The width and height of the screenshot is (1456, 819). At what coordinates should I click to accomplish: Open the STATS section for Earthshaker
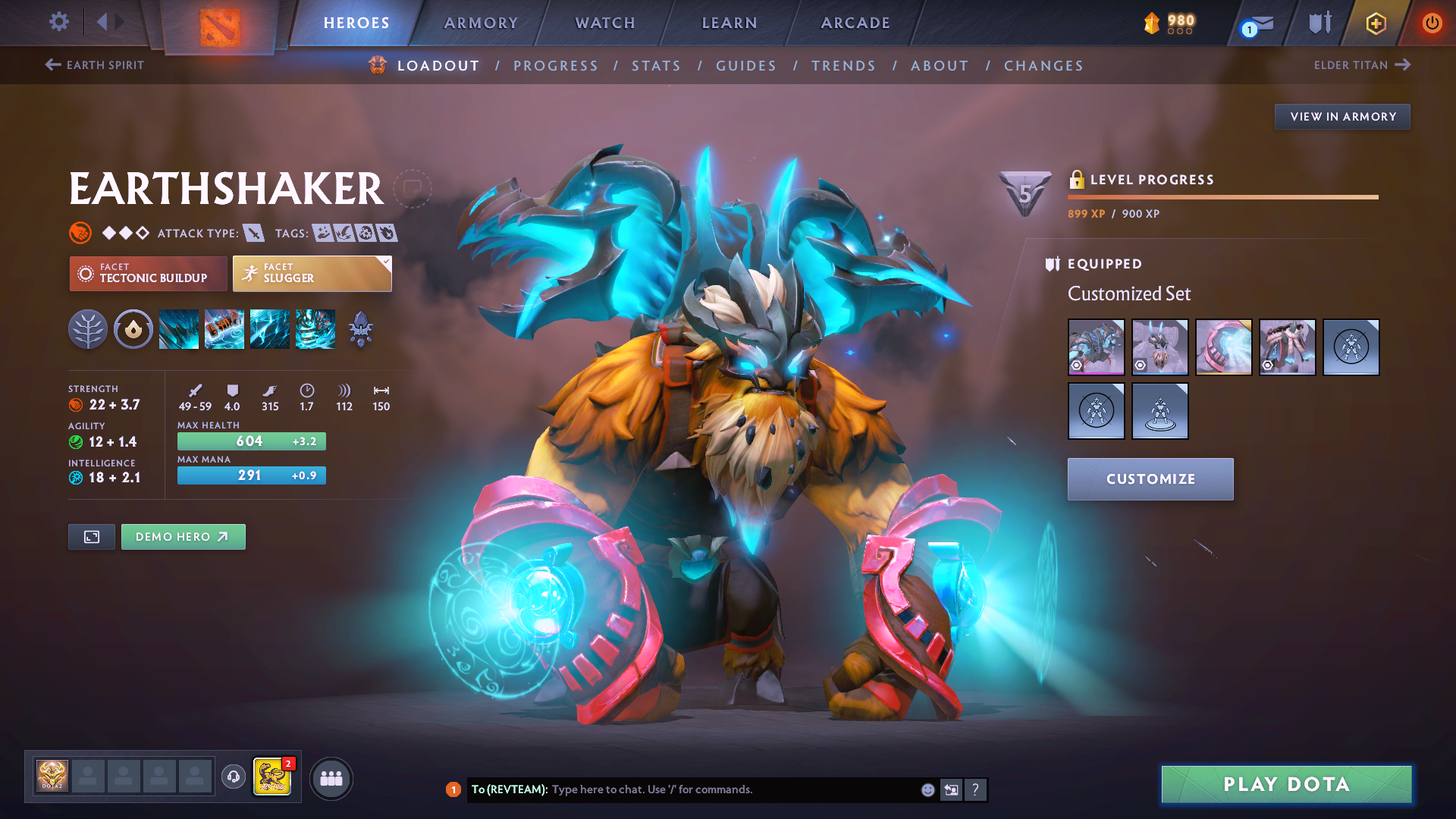point(656,65)
